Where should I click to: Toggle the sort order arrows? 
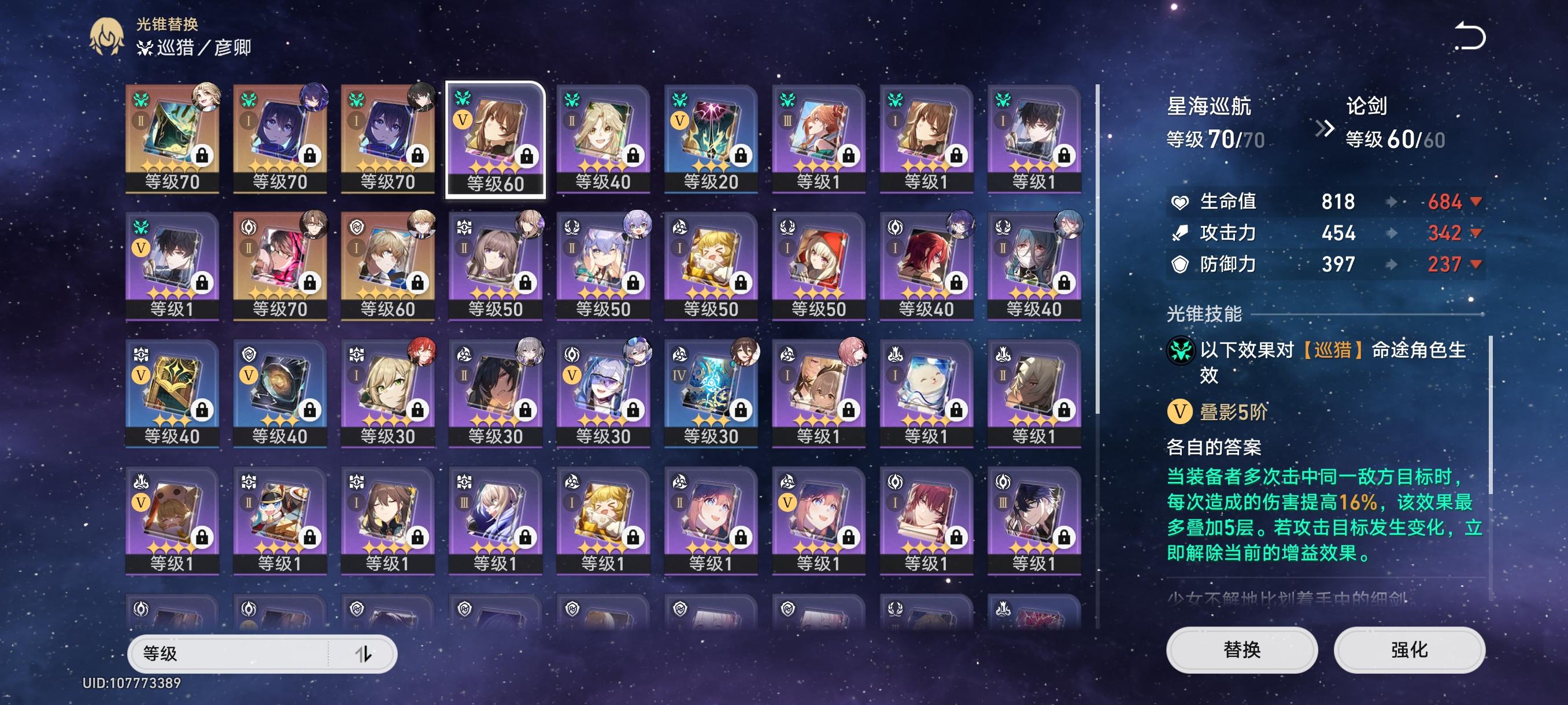pos(364,654)
